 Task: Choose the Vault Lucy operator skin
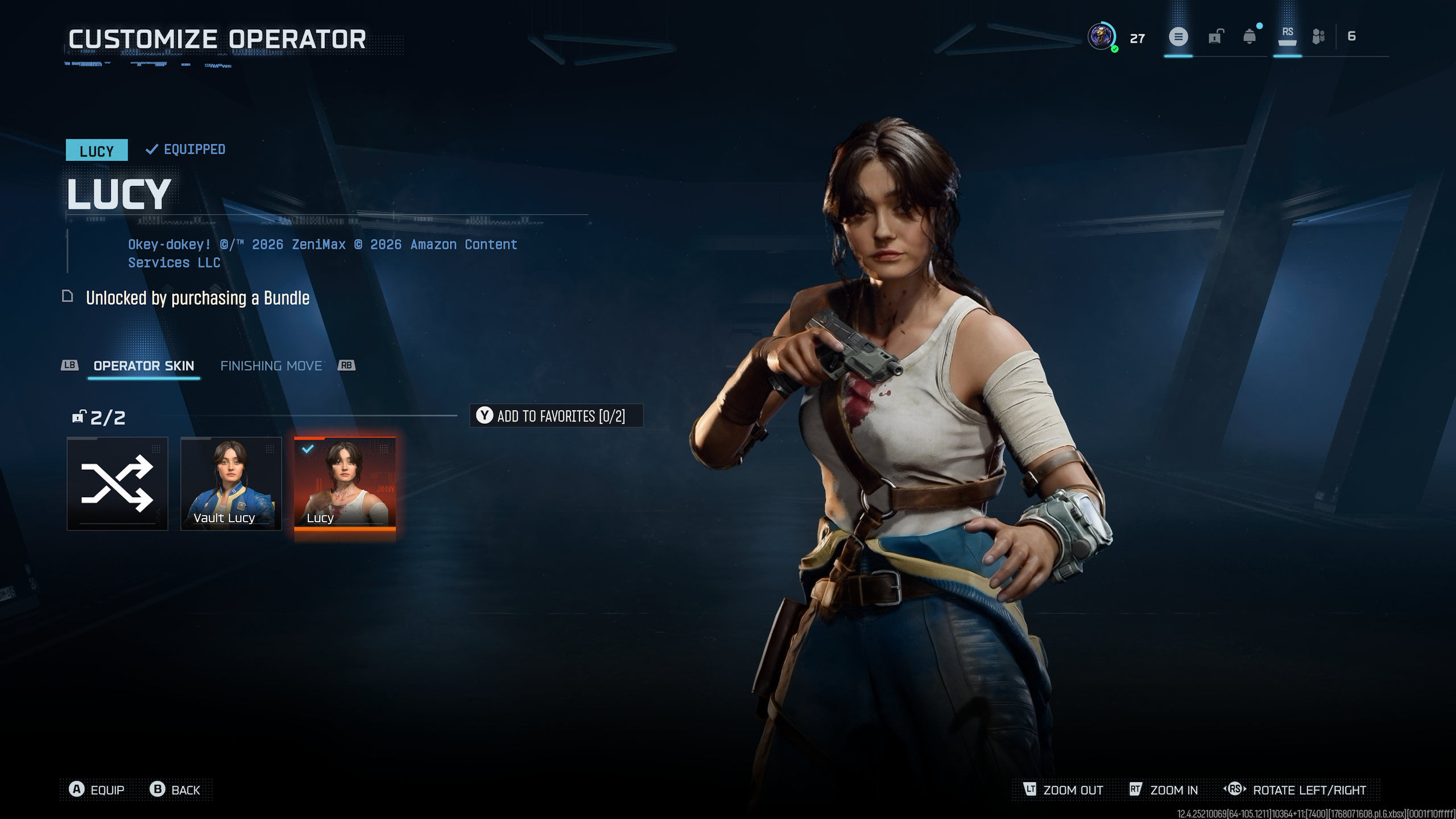[x=231, y=483]
